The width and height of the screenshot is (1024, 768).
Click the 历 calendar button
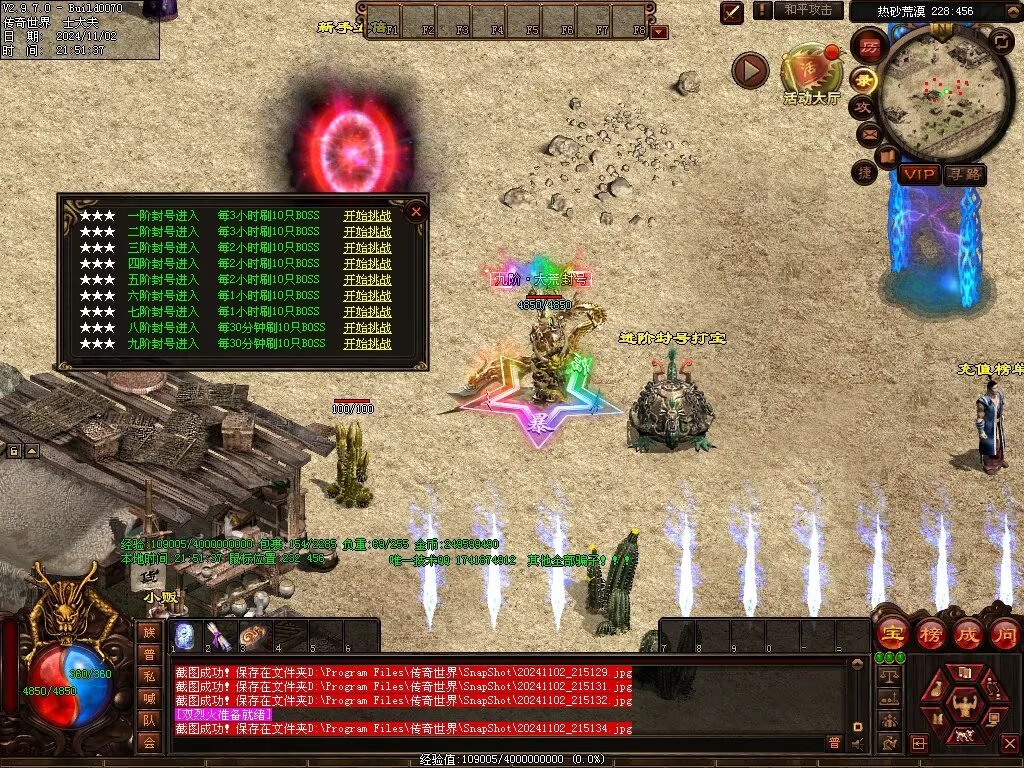tap(870, 45)
